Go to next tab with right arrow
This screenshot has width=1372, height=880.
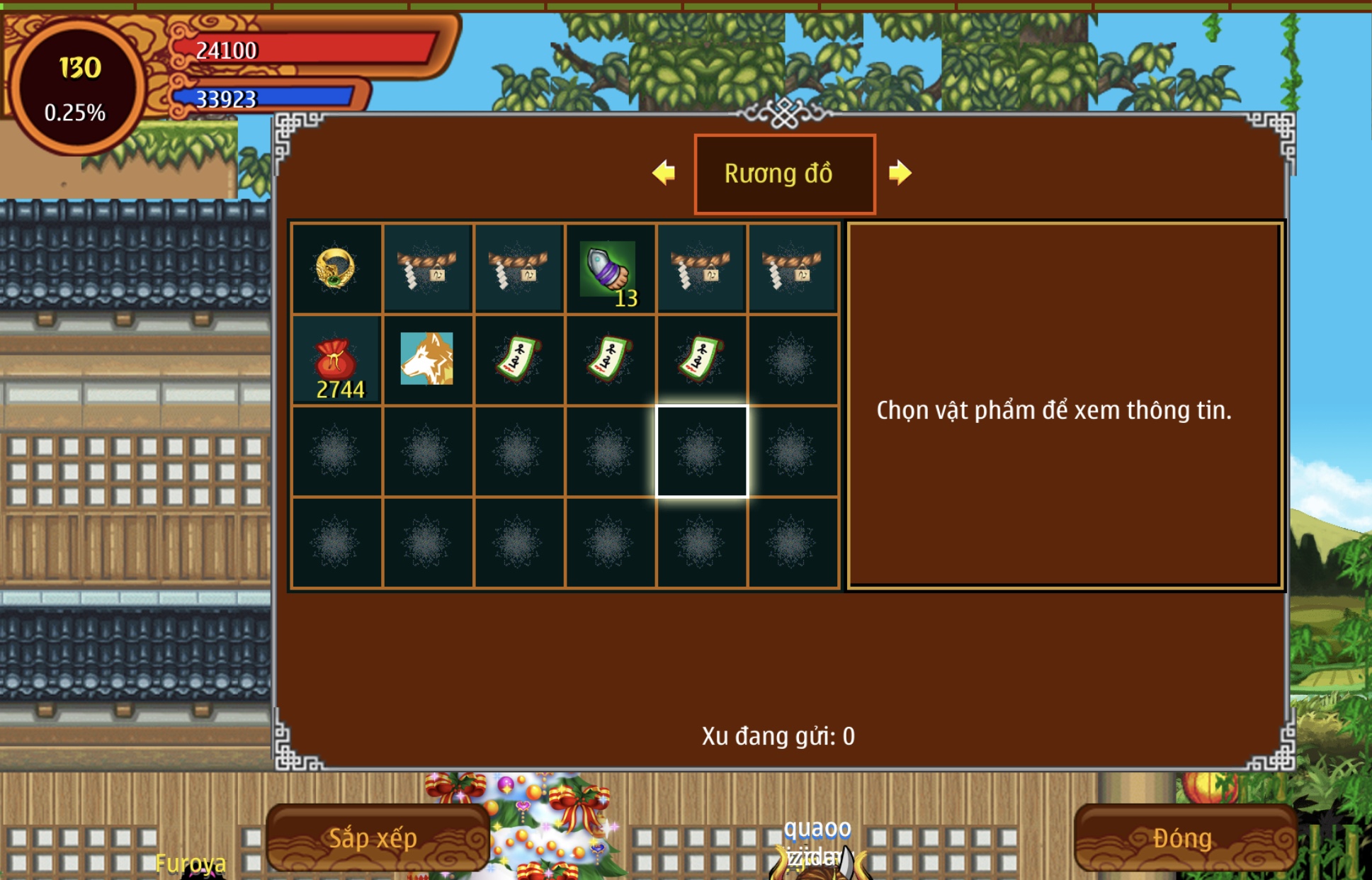pos(900,173)
